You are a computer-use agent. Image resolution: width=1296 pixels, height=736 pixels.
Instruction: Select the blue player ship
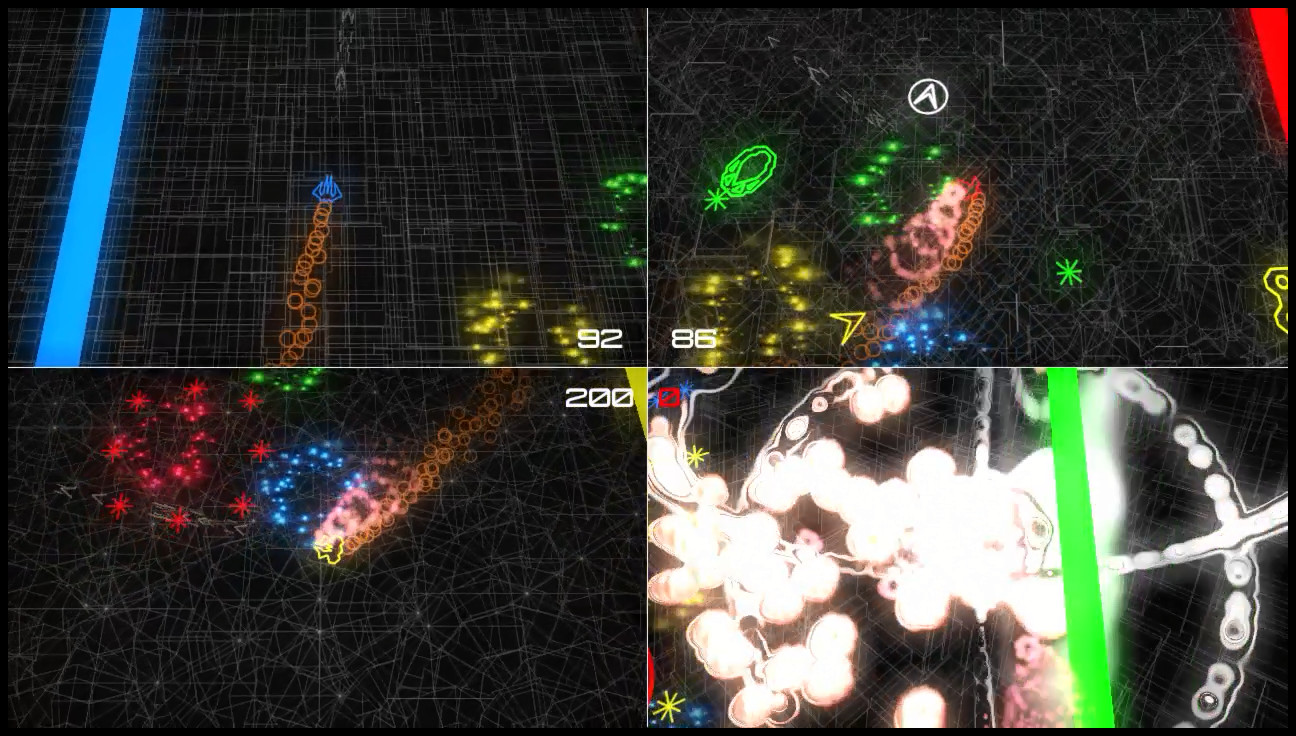(326, 189)
